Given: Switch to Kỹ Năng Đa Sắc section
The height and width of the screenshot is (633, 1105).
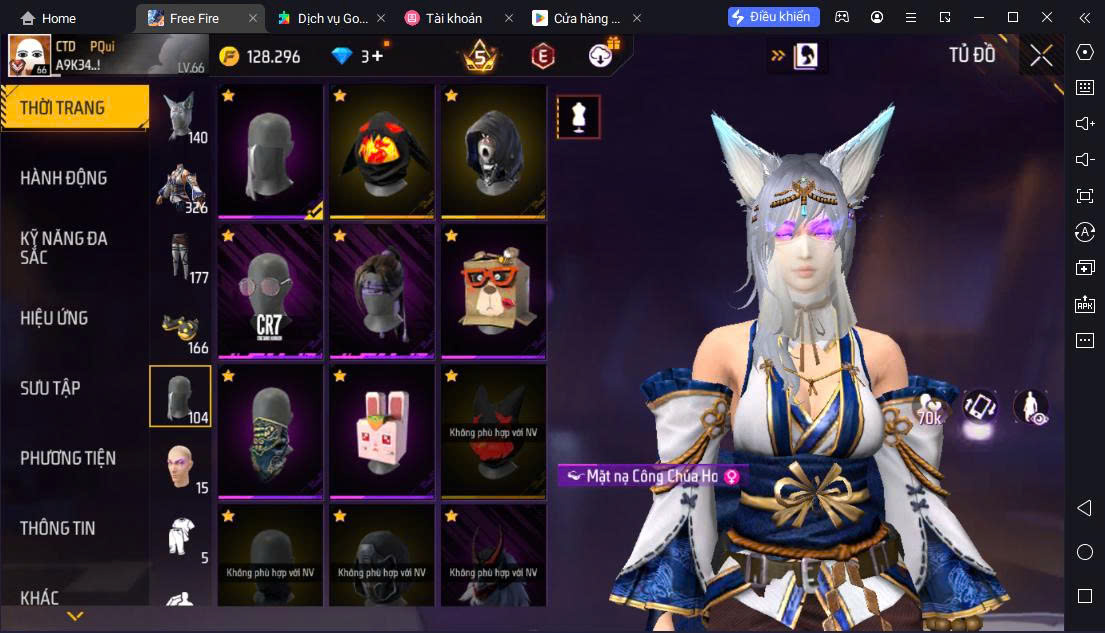Looking at the screenshot, I should click(x=64, y=247).
